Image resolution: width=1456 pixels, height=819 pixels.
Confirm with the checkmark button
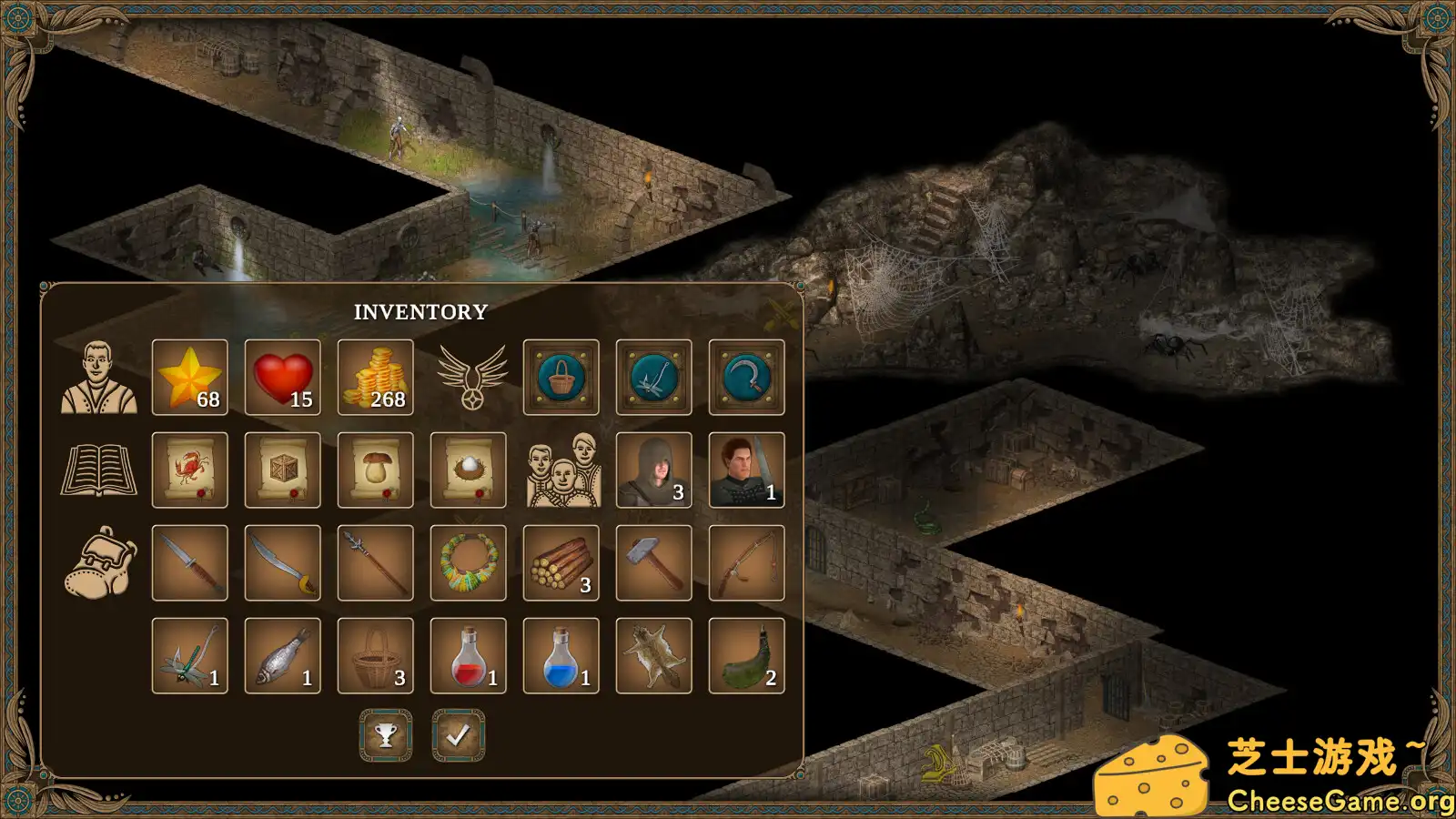[x=458, y=735]
